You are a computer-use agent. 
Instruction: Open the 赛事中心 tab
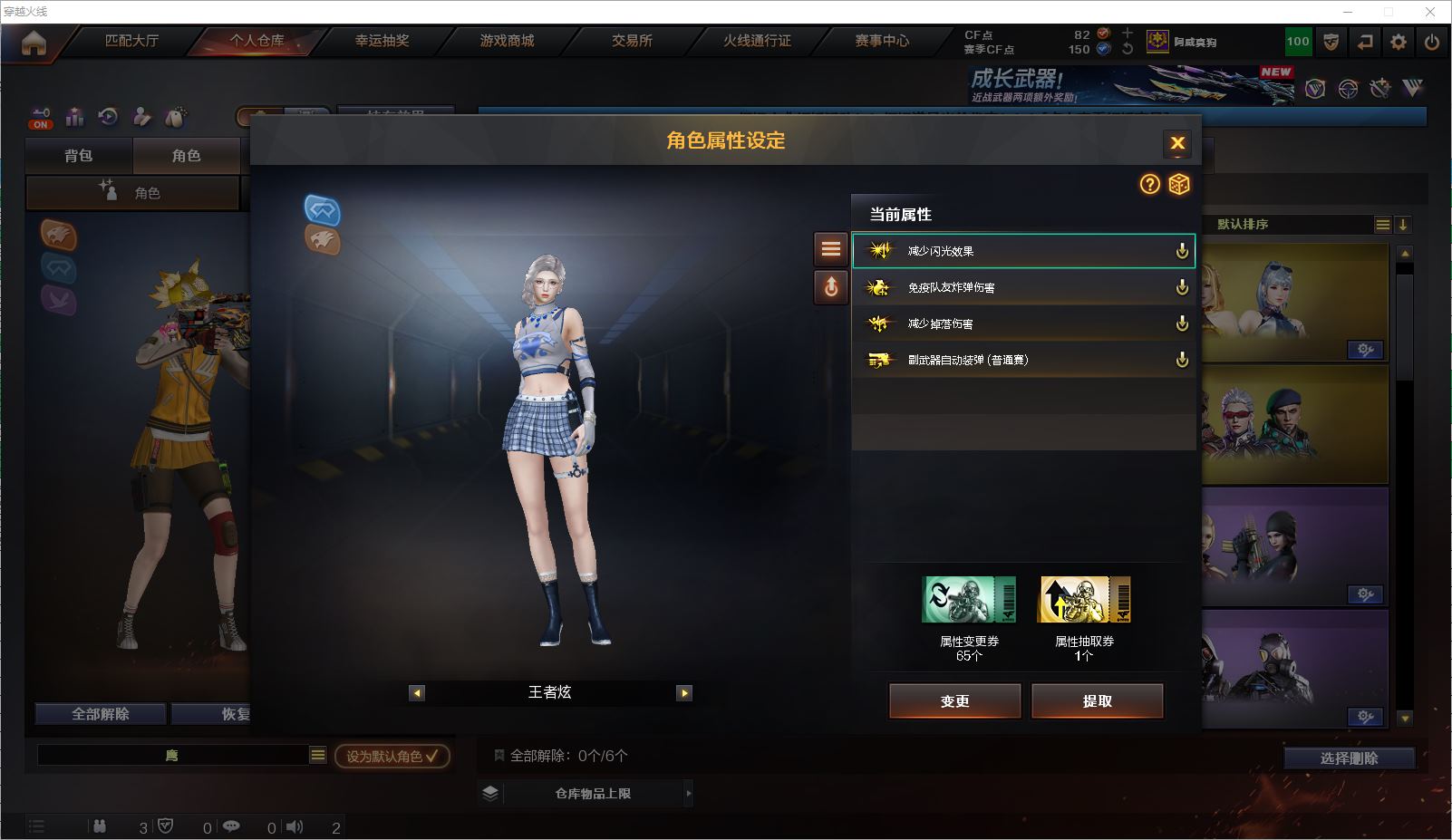tap(882, 41)
